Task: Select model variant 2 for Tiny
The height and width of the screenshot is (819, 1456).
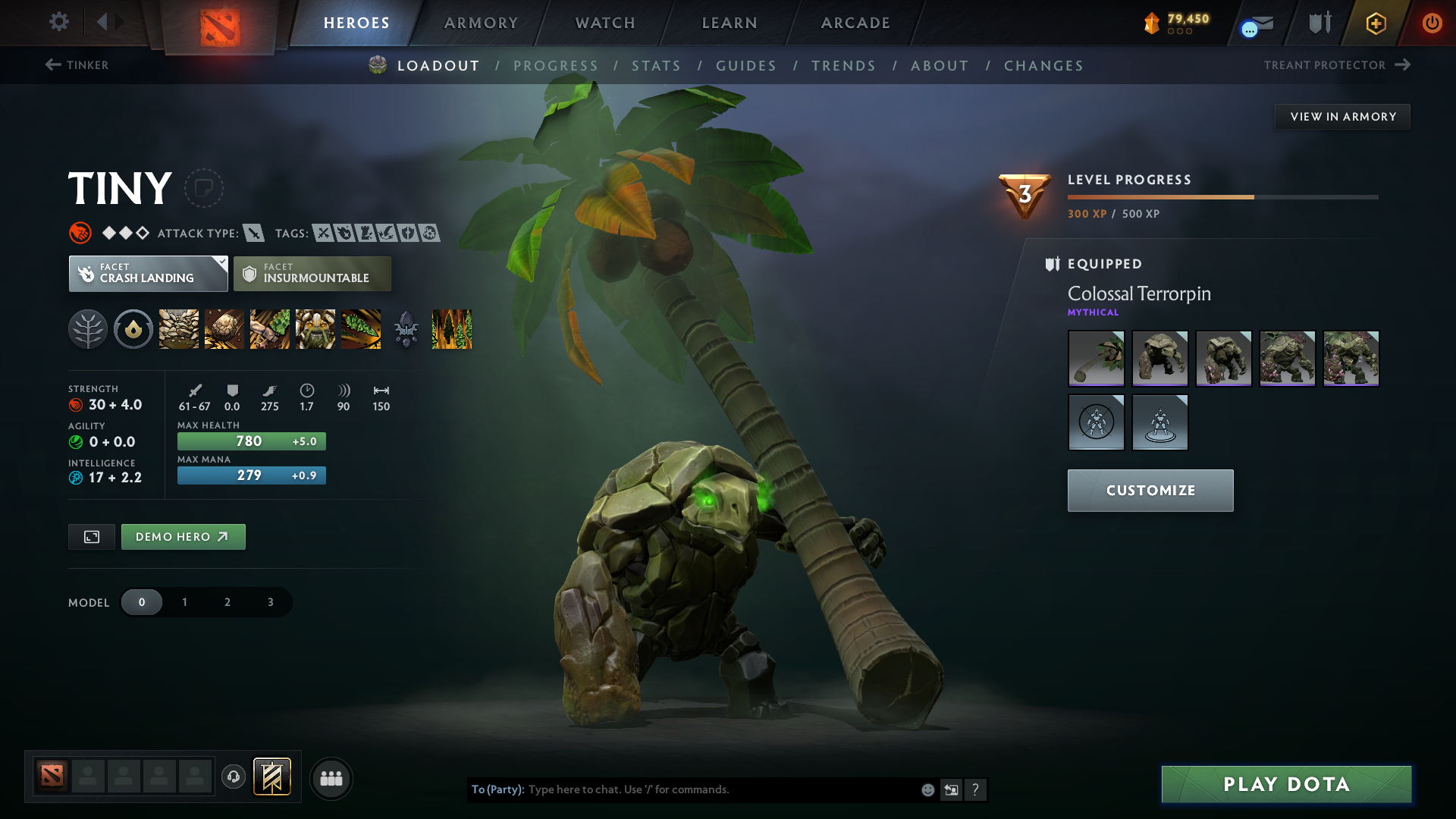Action: (227, 601)
